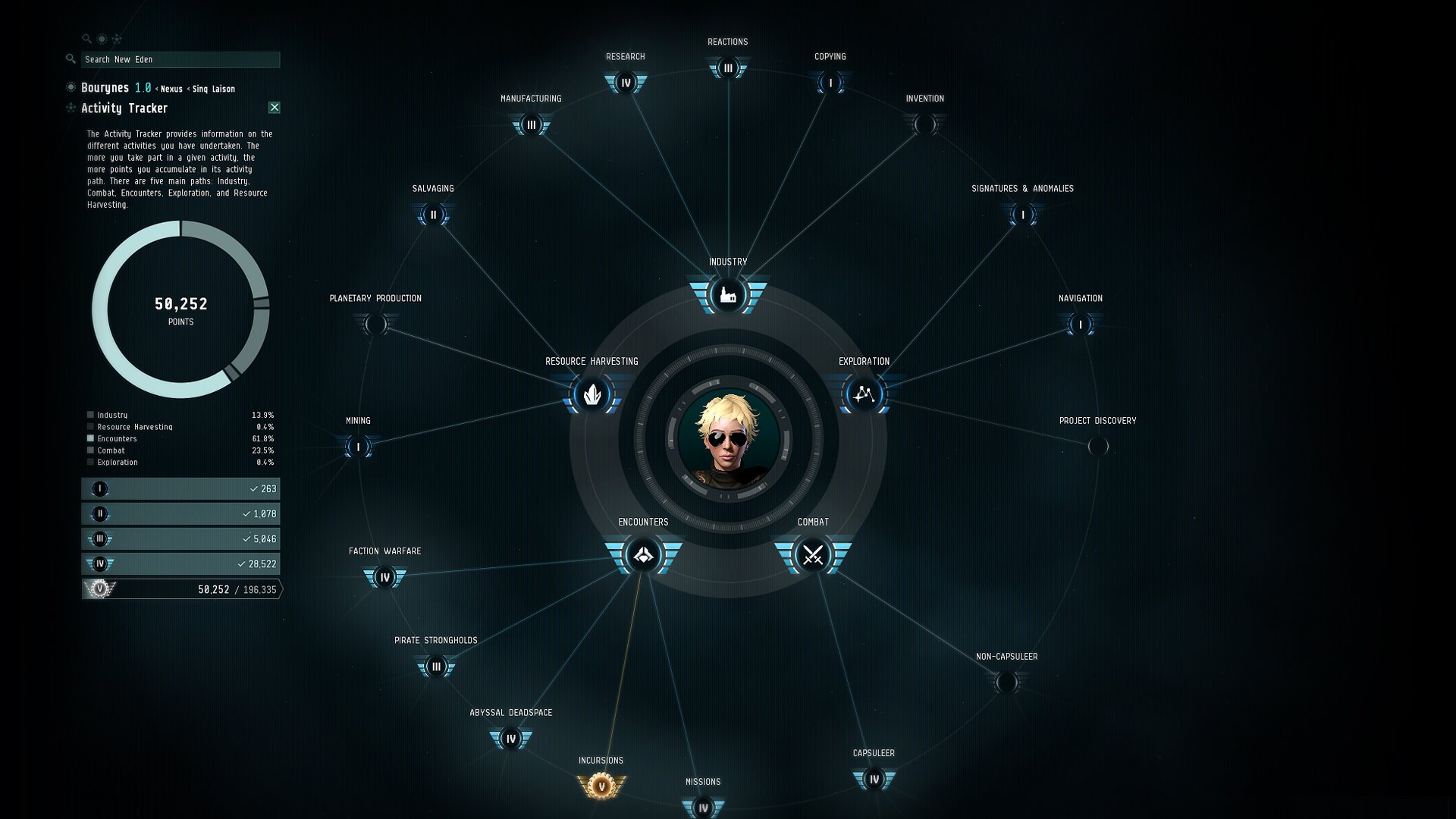The width and height of the screenshot is (1456, 819).
Task: Choose the Encounters path node
Action: [643, 555]
